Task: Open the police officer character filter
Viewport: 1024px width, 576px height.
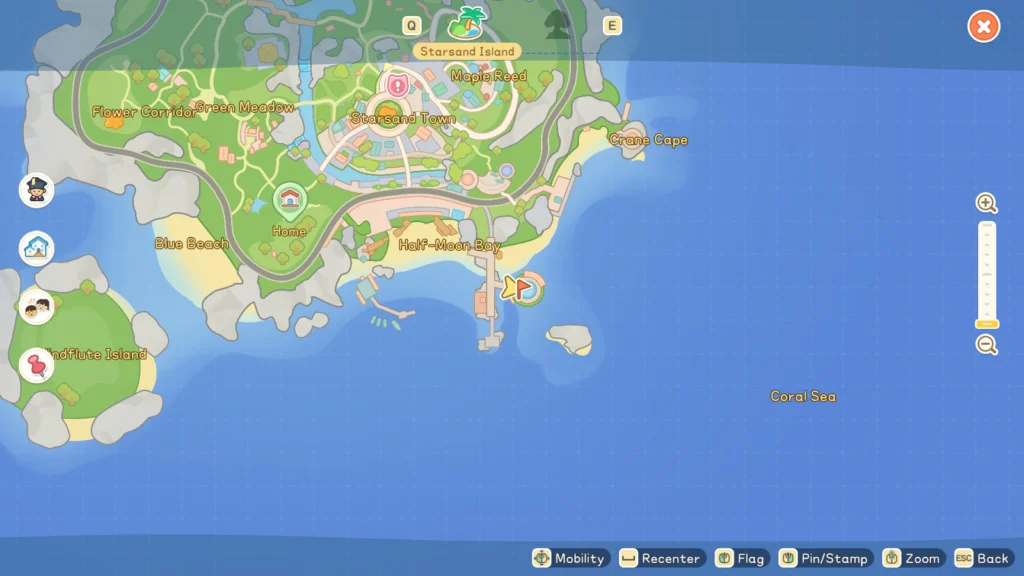Action: pos(37,190)
